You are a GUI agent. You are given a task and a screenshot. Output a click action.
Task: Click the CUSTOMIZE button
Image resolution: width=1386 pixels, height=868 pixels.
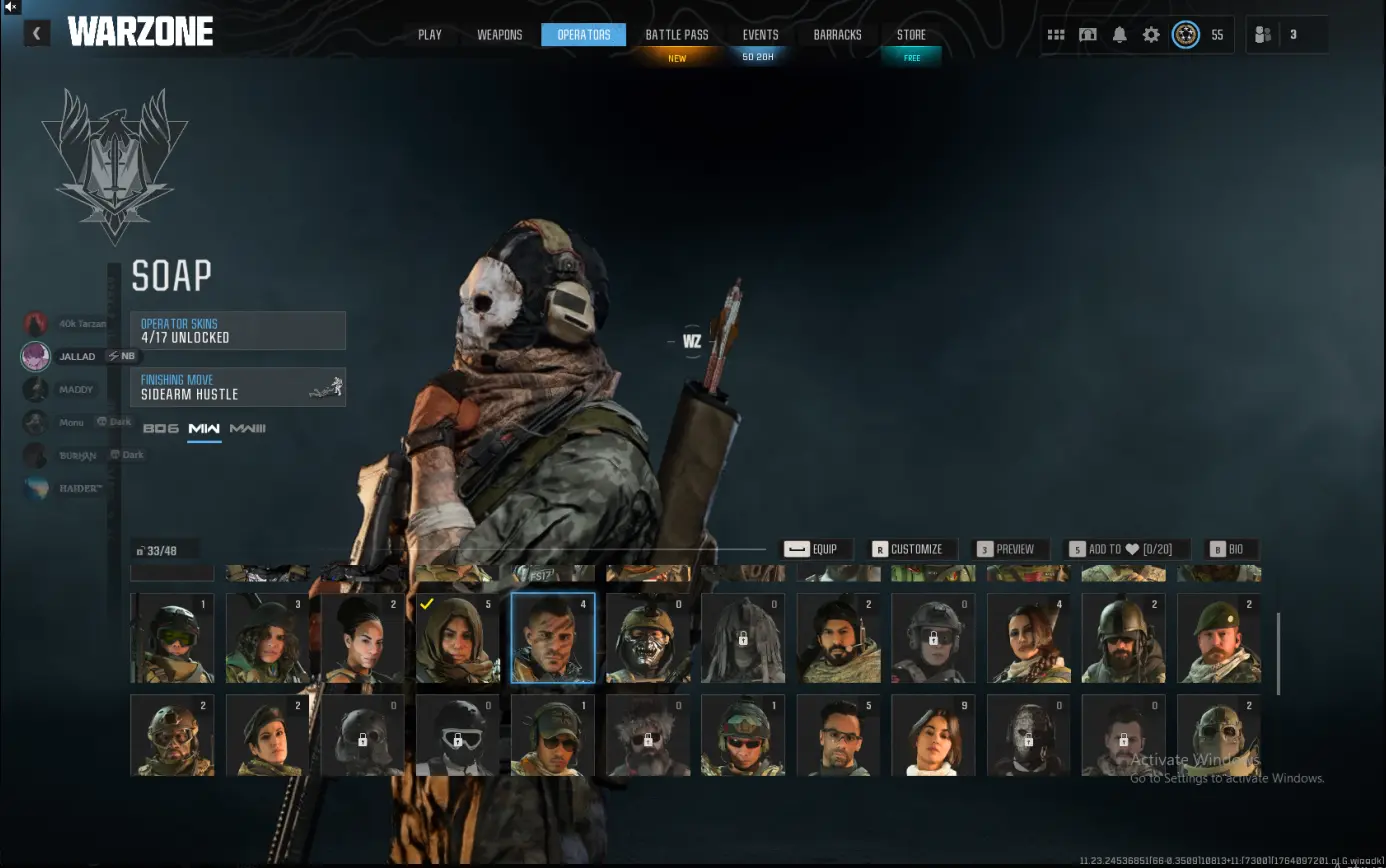click(911, 548)
